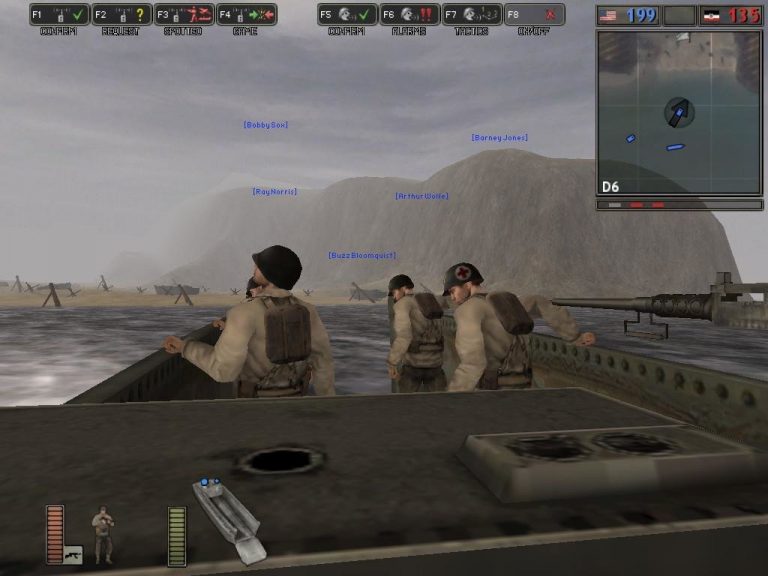Screen dimensions: 768x576
Task: Open the F7 Tactics radio menu
Action: click(x=472, y=15)
